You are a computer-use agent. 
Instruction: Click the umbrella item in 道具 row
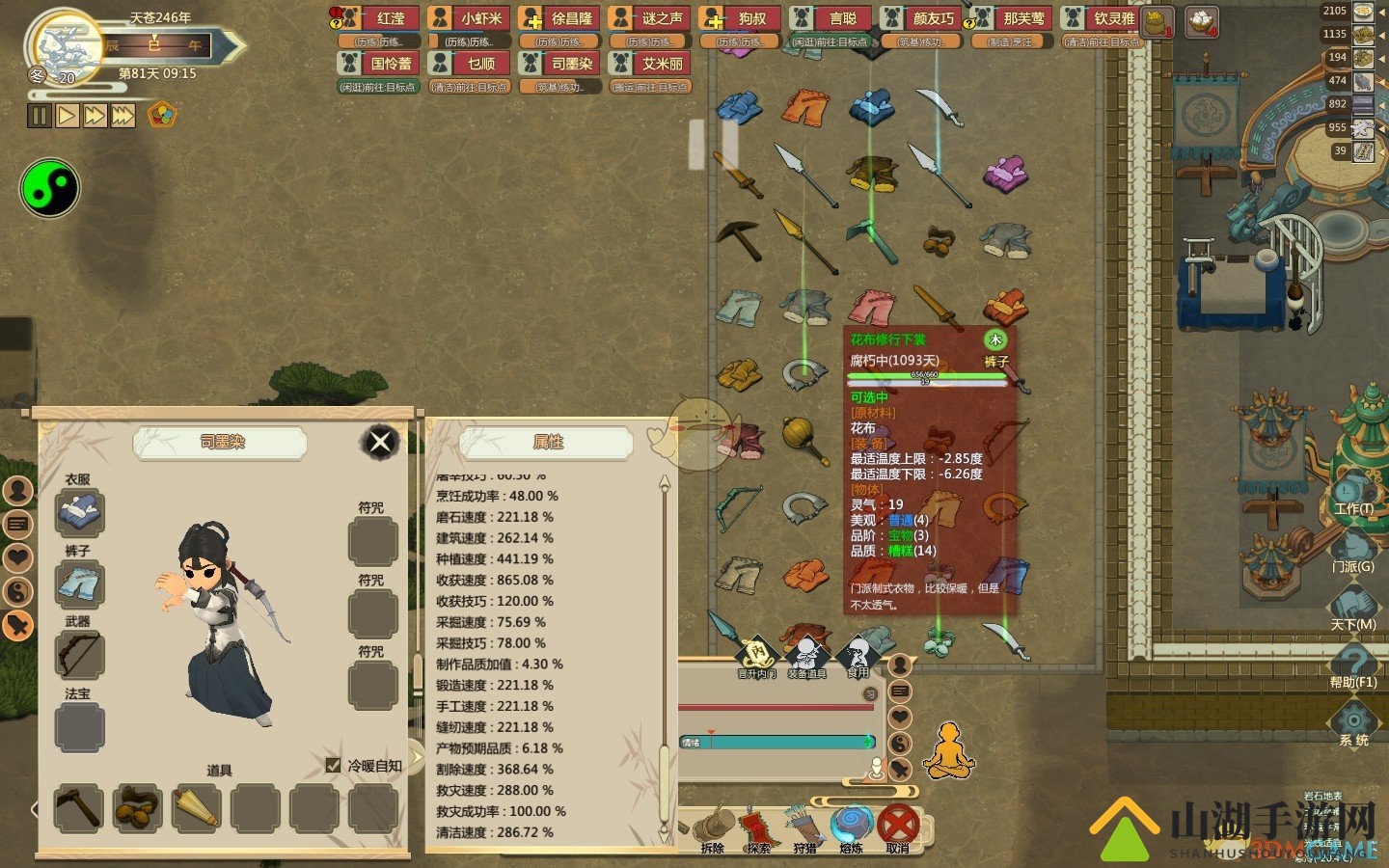click(x=196, y=807)
